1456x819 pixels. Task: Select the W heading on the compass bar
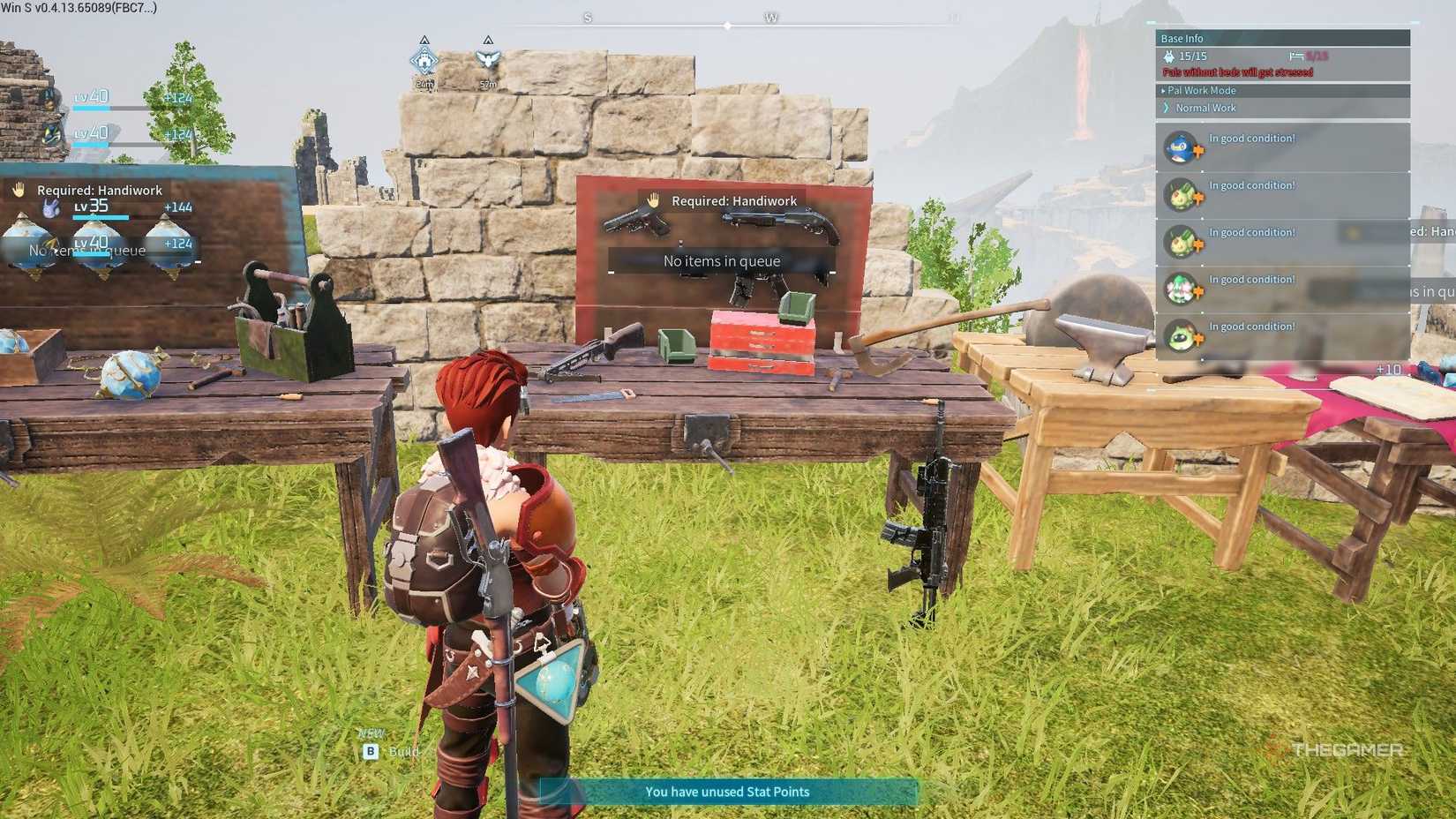(x=772, y=16)
